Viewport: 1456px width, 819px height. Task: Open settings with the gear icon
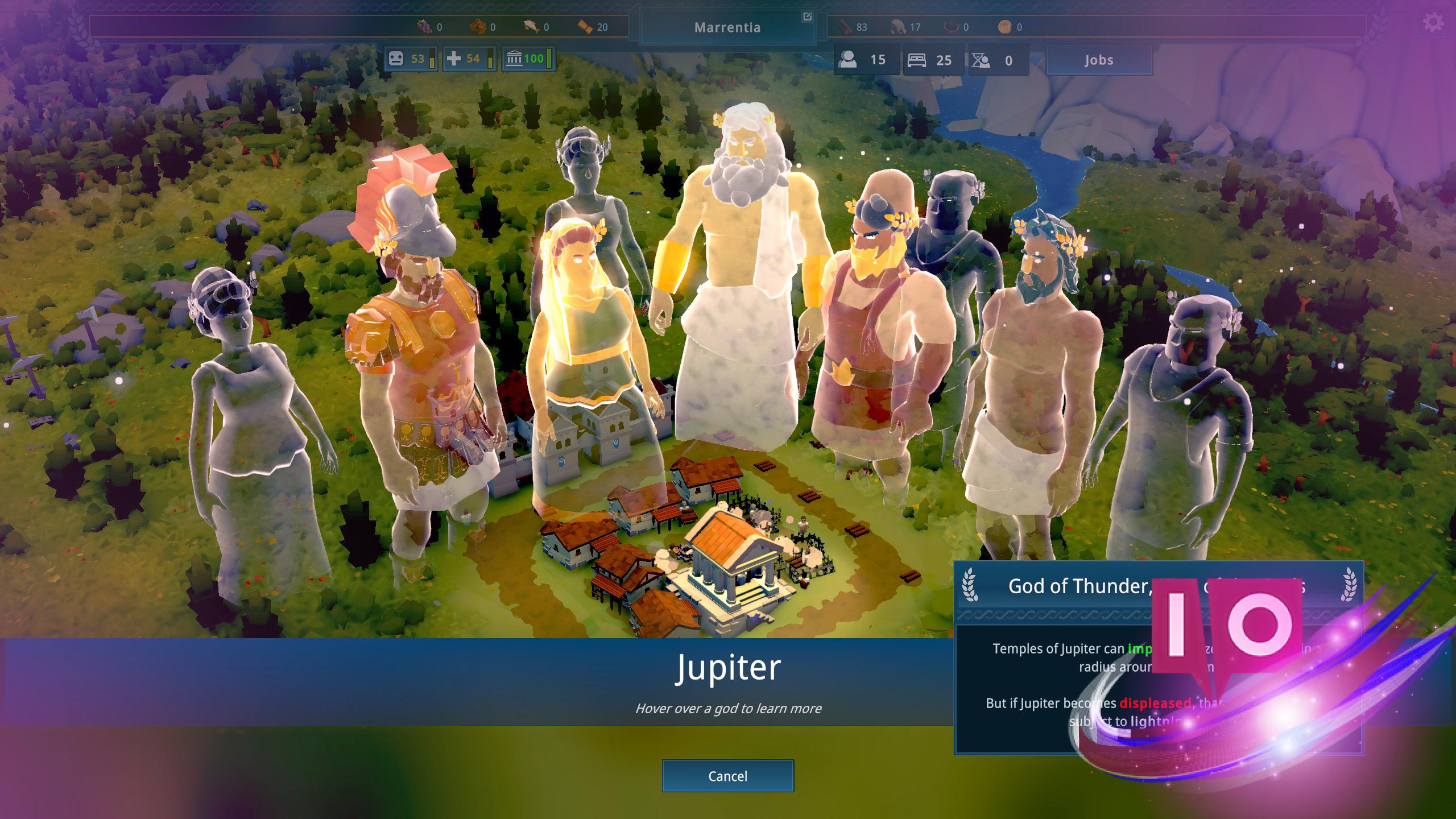point(1433,23)
